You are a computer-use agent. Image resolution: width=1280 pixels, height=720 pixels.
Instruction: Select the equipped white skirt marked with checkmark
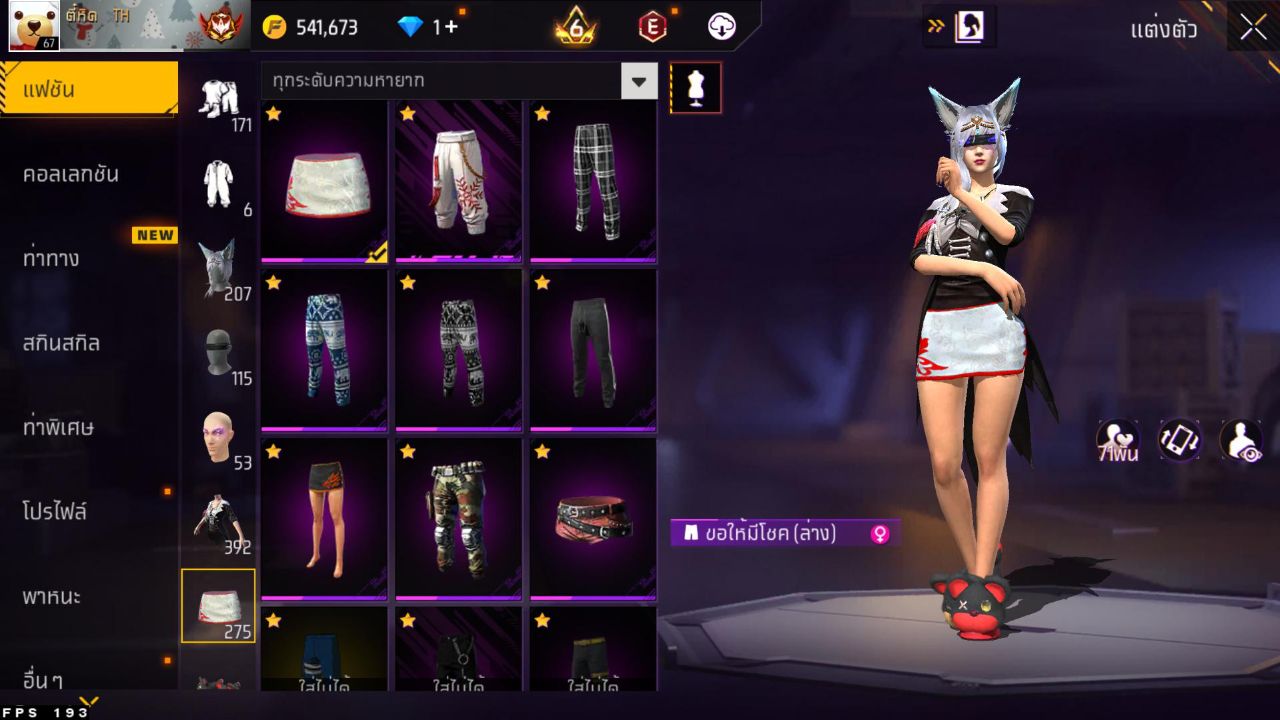point(323,183)
